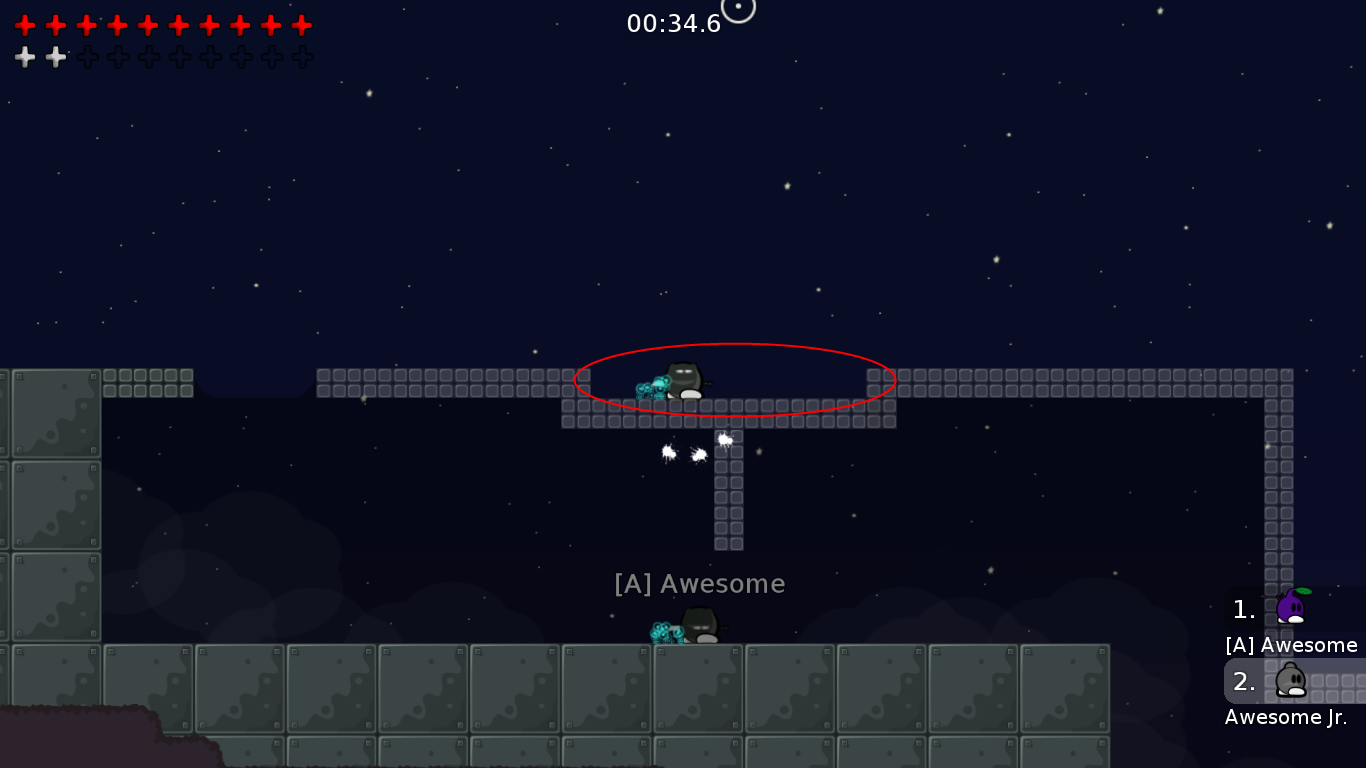Click the race timer reading 00:34.6
This screenshot has width=1366, height=768.
[674, 23]
